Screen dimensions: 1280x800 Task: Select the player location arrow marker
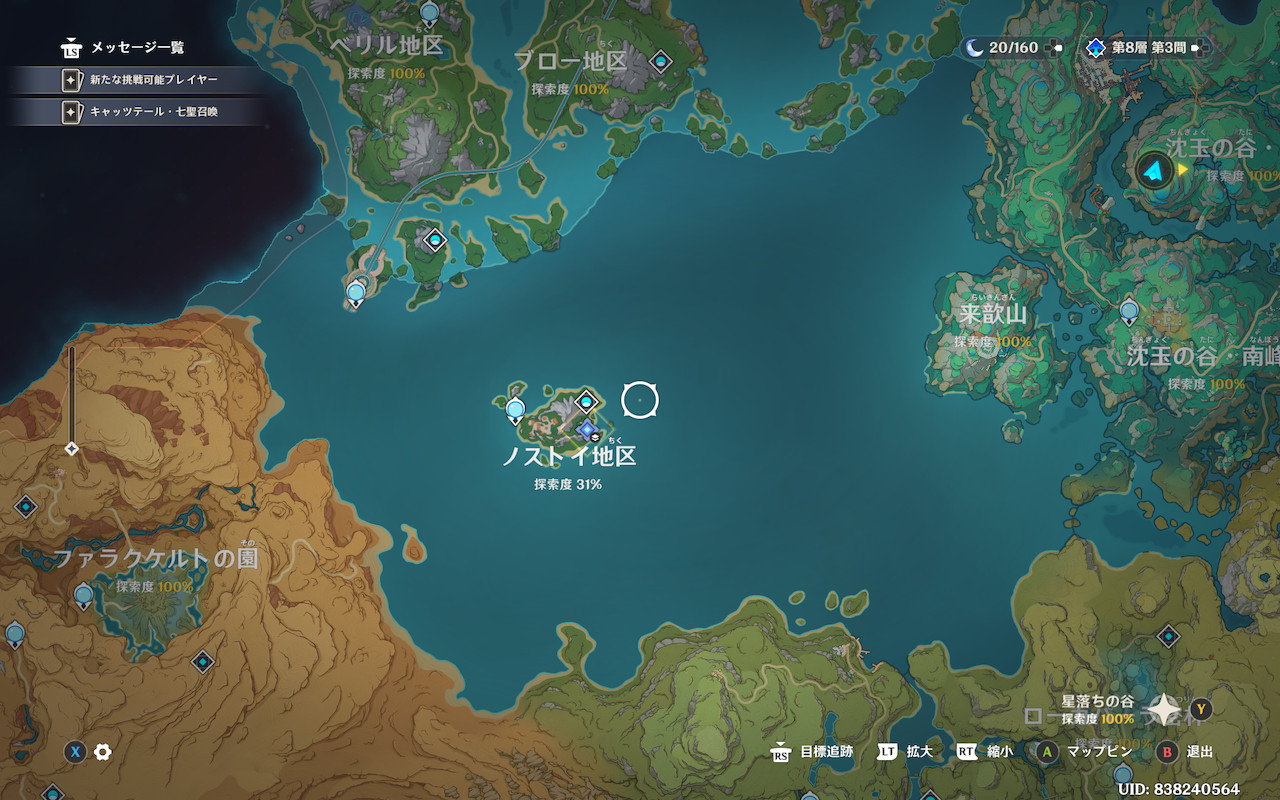(1155, 171)
